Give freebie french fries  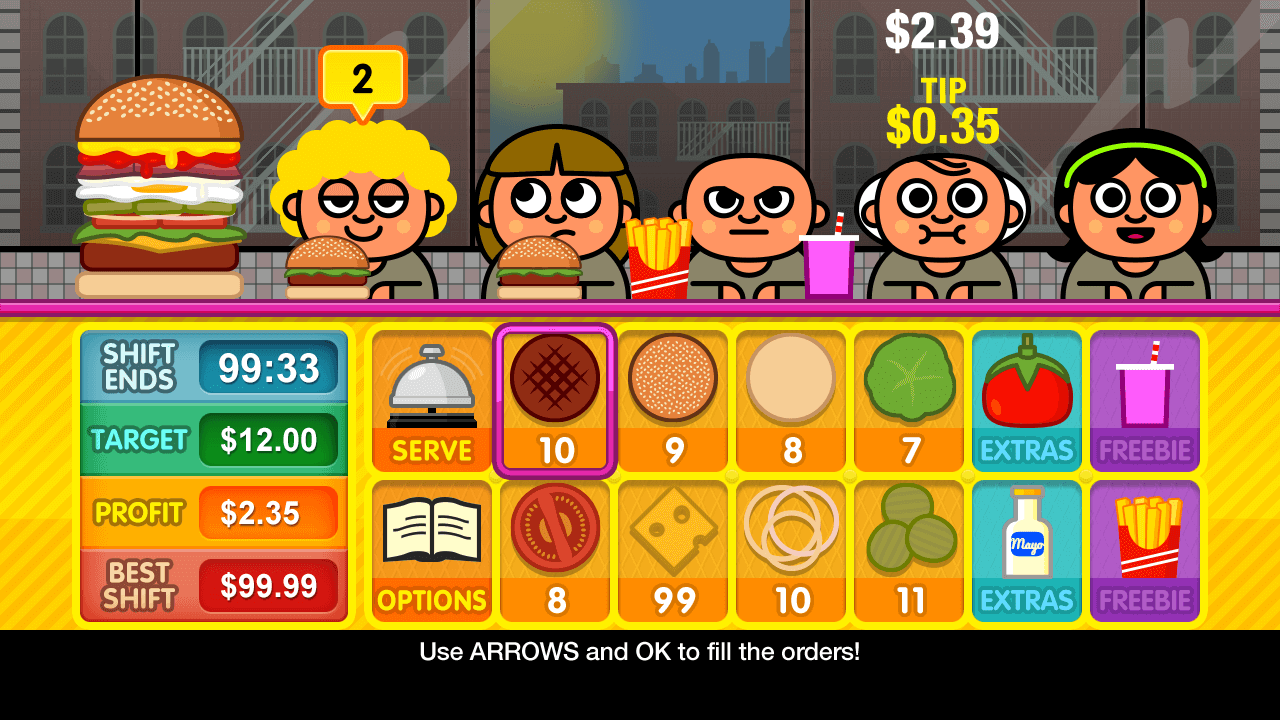1145,551
